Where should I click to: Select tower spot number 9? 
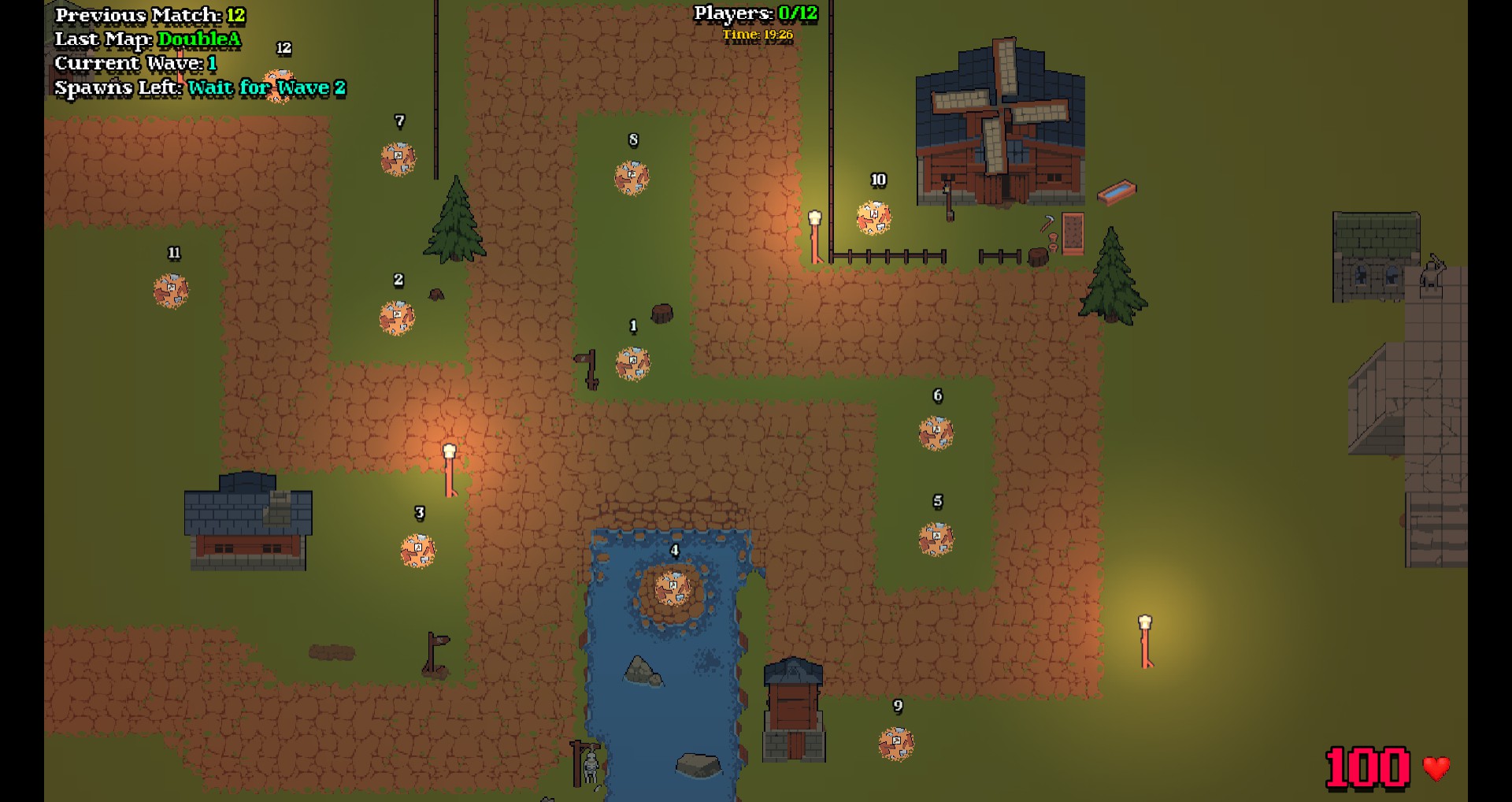(x=896, y=744)
